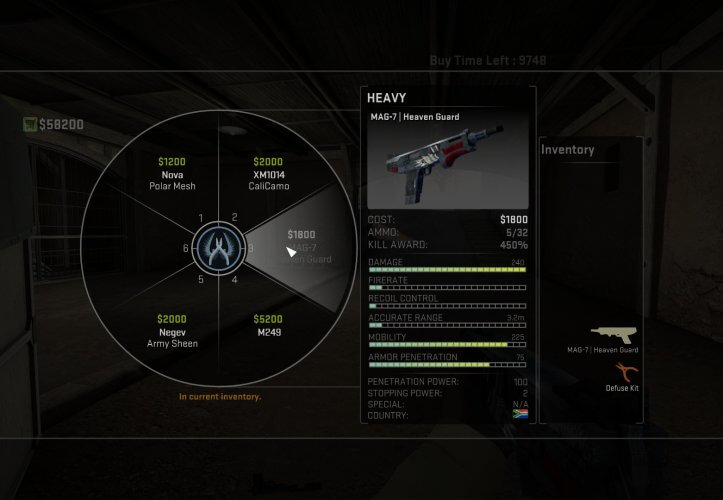Viewport: 723px width, 500px height.
Task: Buy the Nova Polar Mesh shotgun
Action: pyautogui.click(x=171, y=174)
